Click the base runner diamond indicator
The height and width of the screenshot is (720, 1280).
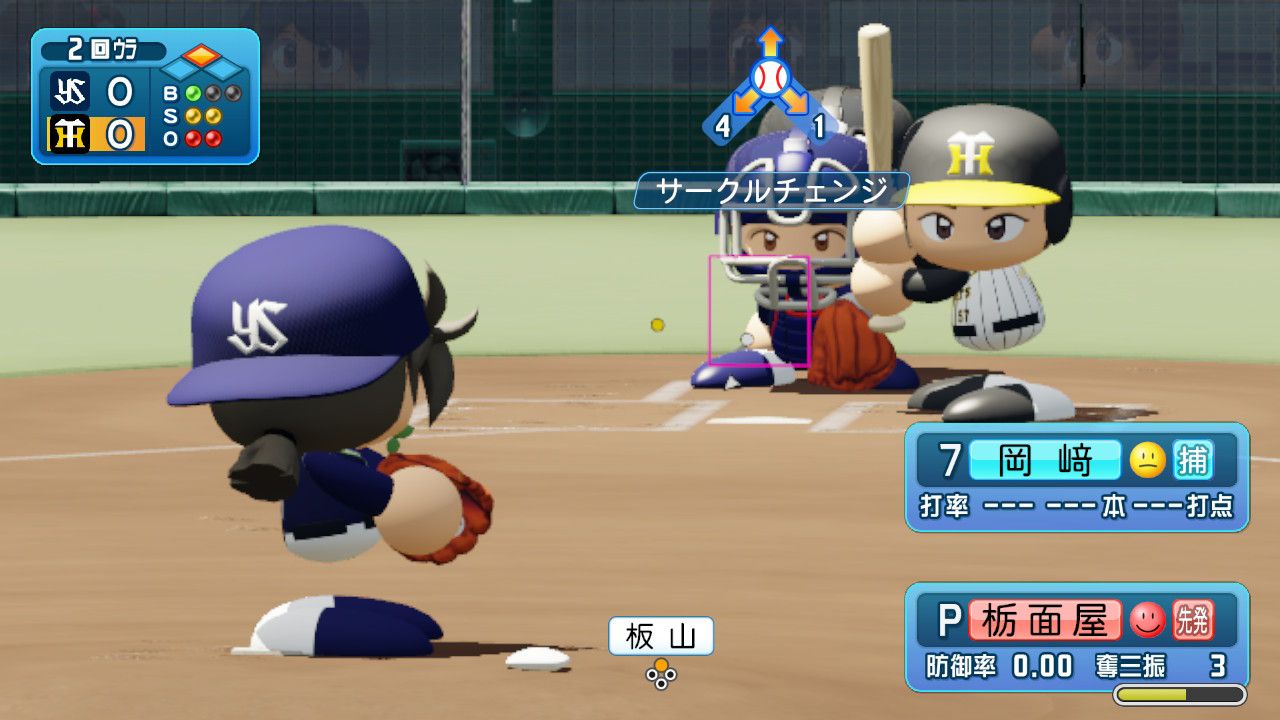click(x=203, y=63)
